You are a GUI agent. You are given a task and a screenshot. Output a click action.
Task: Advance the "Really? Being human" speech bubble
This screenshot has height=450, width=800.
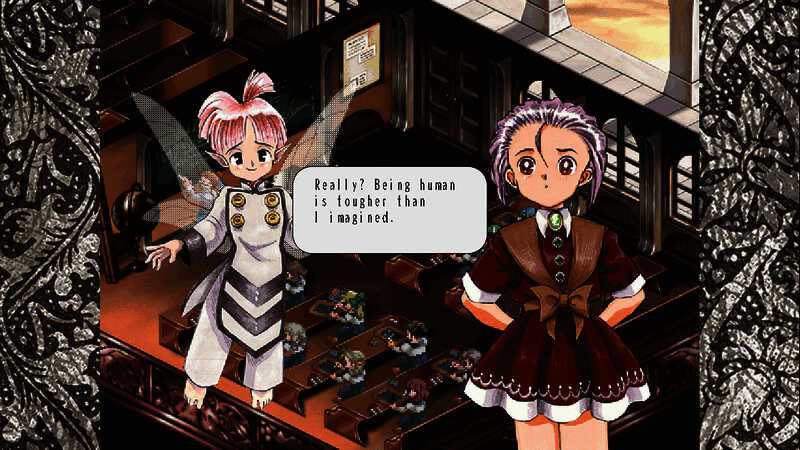[x=389, y=208]
